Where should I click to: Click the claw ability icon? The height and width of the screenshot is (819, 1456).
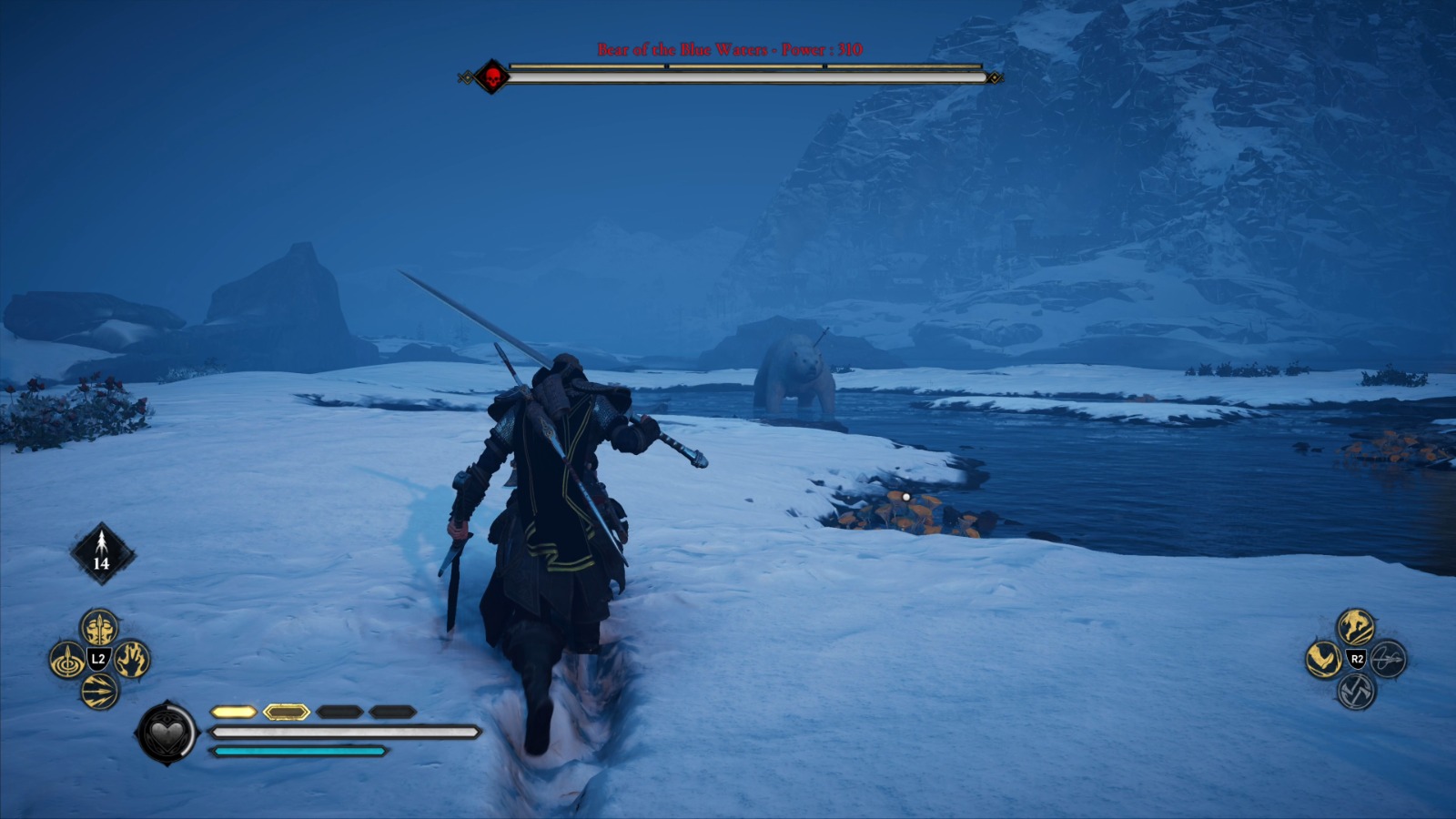pos(132,659)
